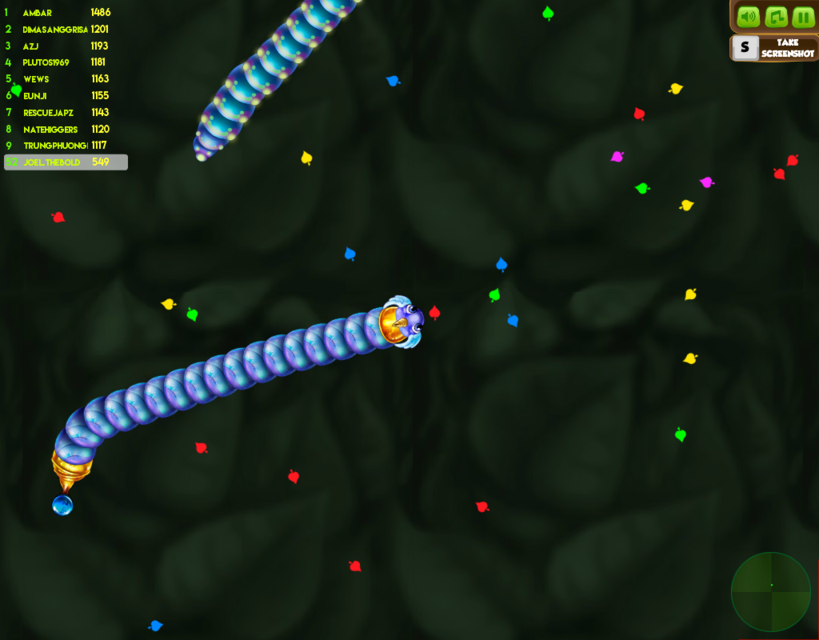
Task: Pause the game with the pause button
Action: (x=803, y=17)
